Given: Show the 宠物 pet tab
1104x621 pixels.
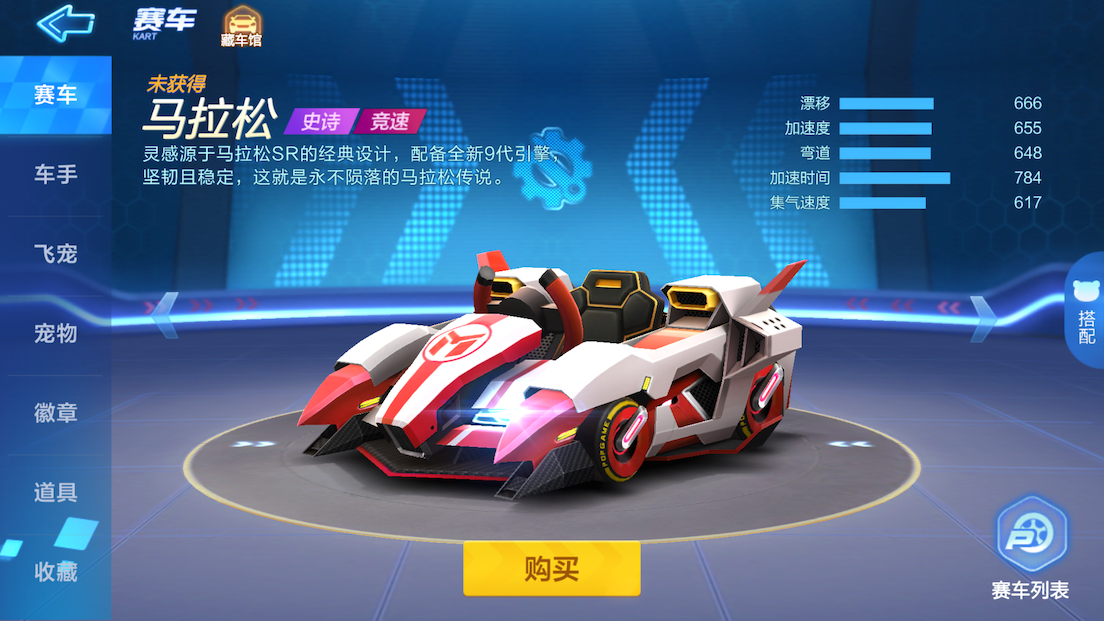Looking at the screenshot, I should point(55,333).
